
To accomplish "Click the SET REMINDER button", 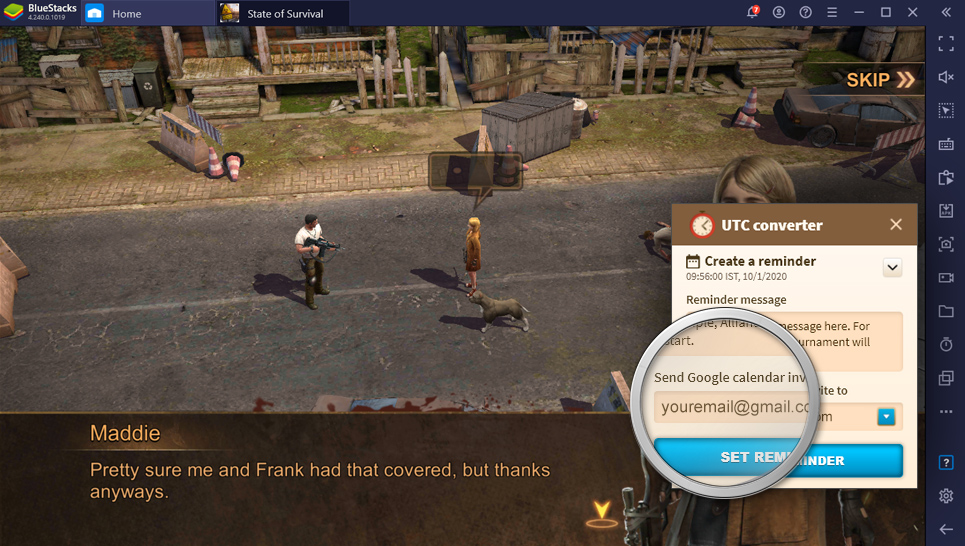I will pyautogui.click(x=778, y=460).
